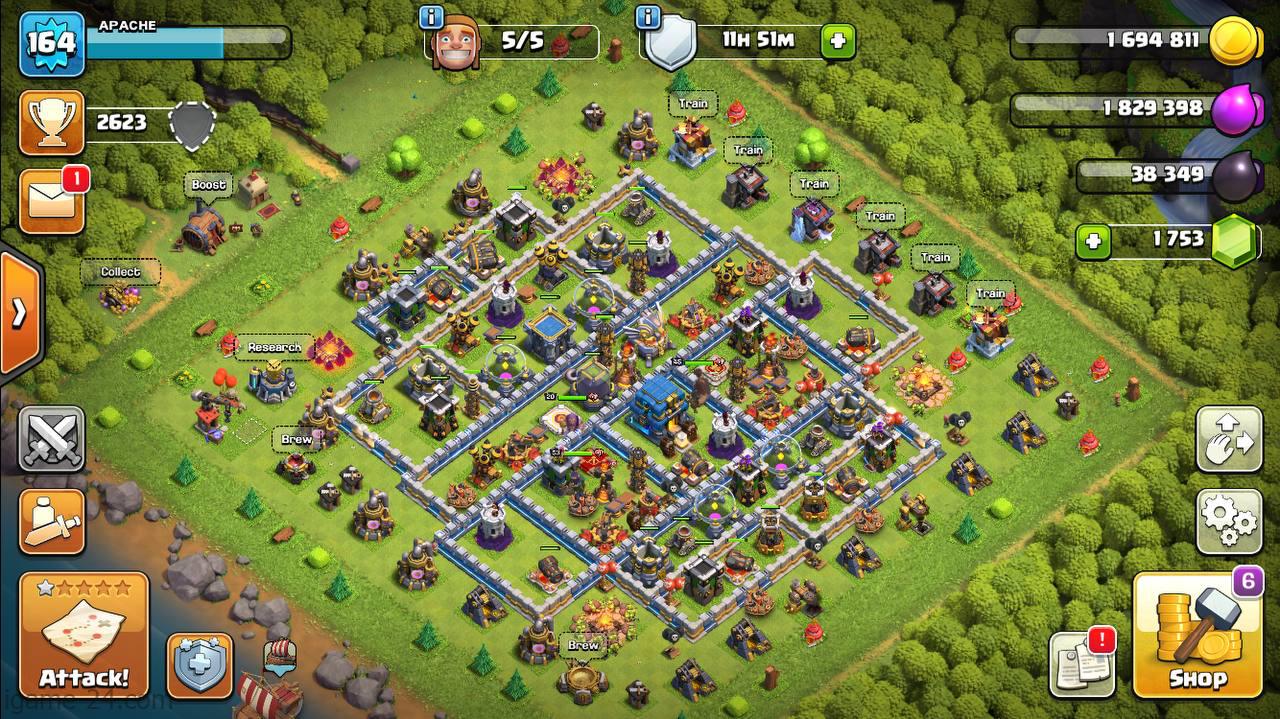Add shield time with green plus

(838, 42)
